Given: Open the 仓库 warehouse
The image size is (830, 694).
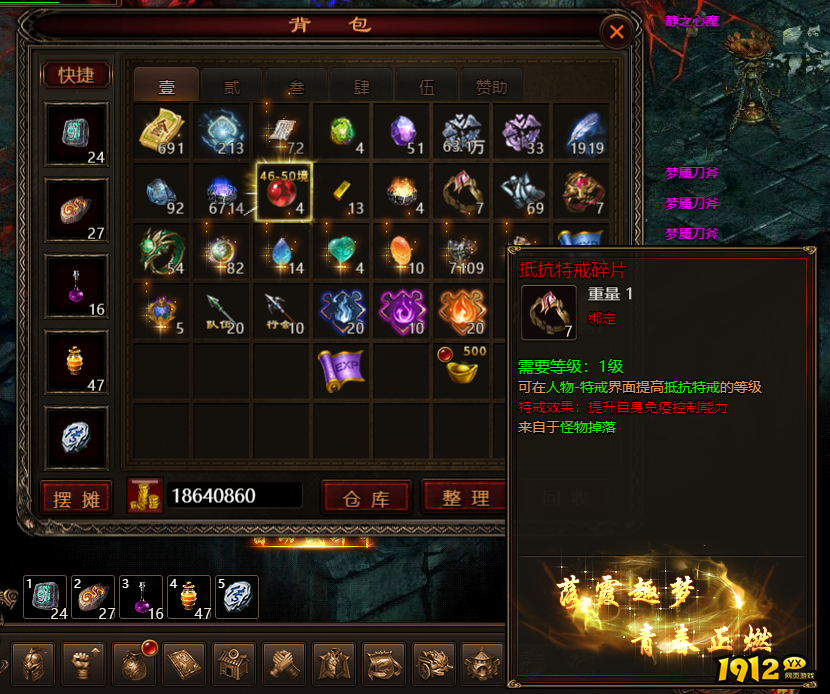Looking at the screenshot, I should click(366, 497).
